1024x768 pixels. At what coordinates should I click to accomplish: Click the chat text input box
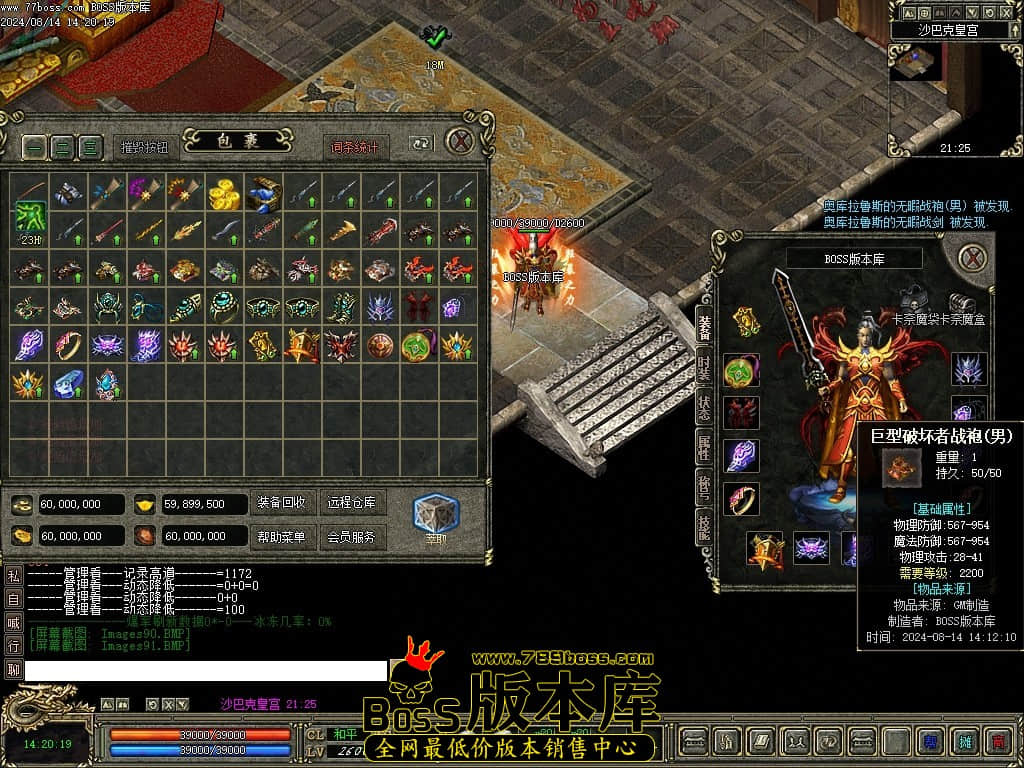(205, 670)
